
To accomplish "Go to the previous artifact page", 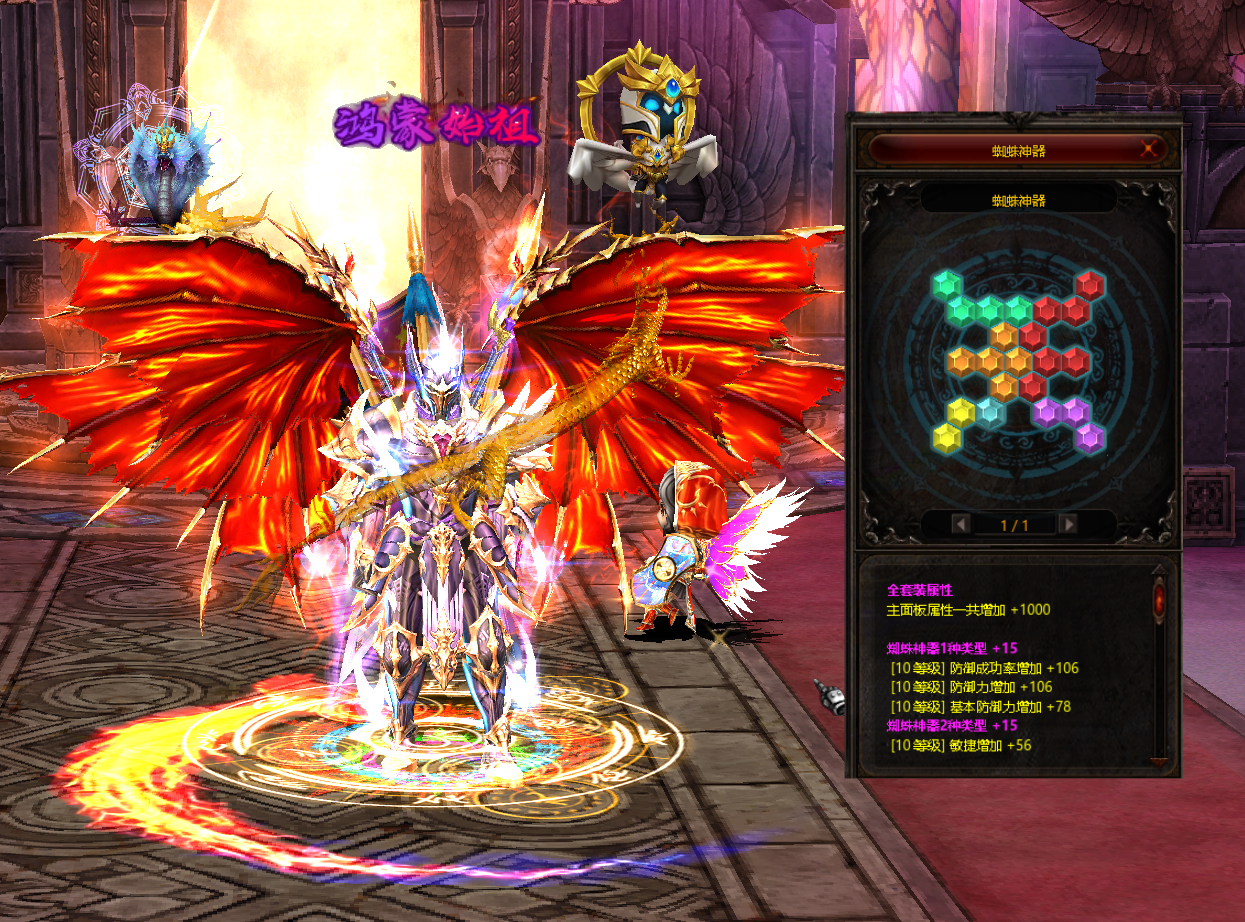I will 960,524.
